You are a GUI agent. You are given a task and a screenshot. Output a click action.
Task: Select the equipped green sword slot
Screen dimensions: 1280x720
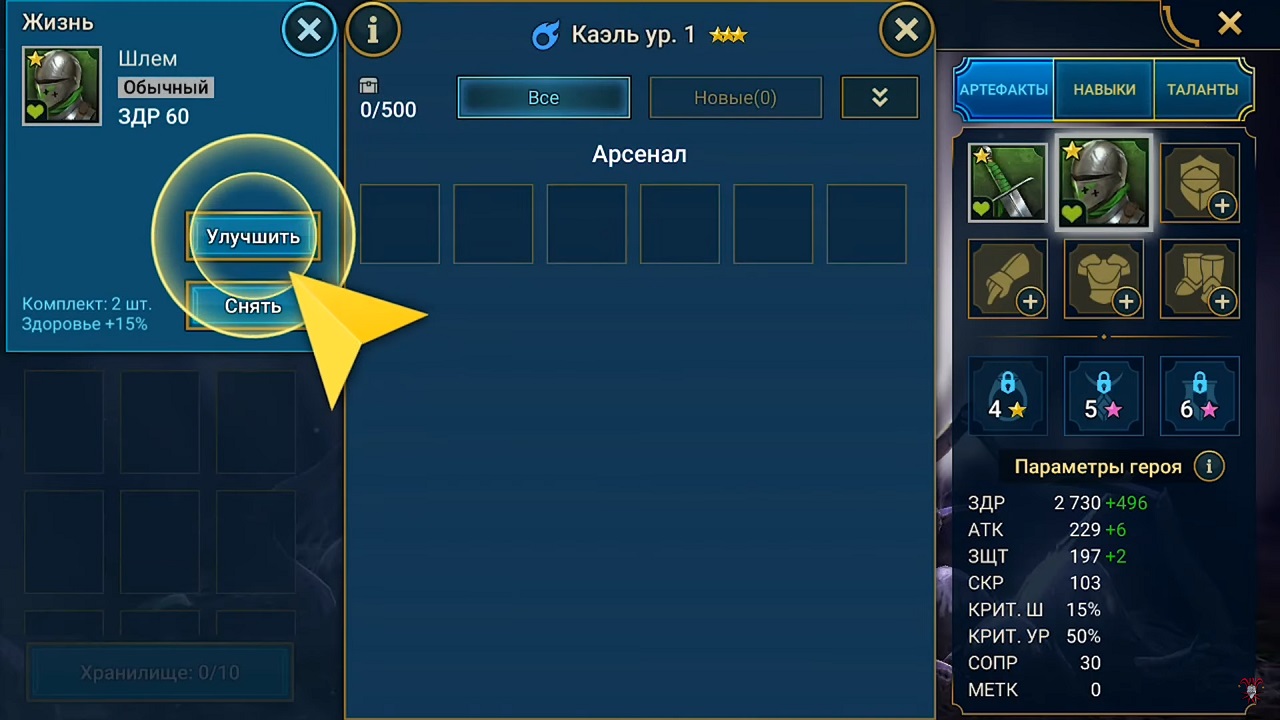1008,183
